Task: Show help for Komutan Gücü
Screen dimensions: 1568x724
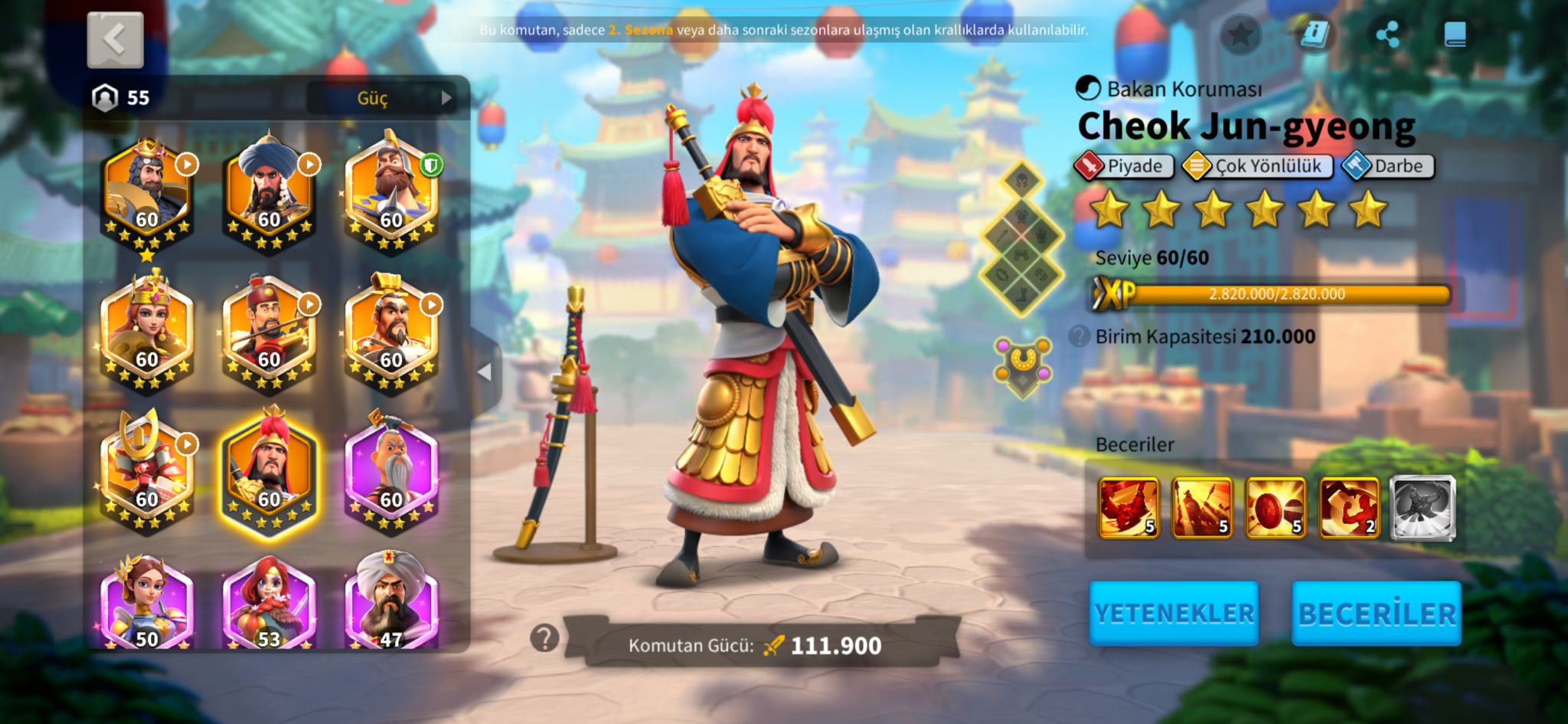Action: pos(544,637)
